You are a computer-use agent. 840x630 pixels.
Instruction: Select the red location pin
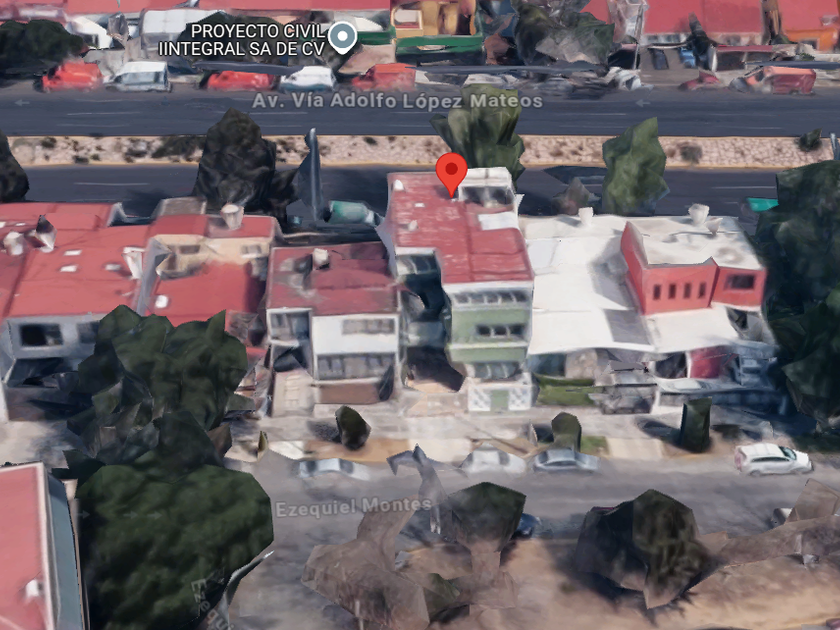tap(451, 174)
